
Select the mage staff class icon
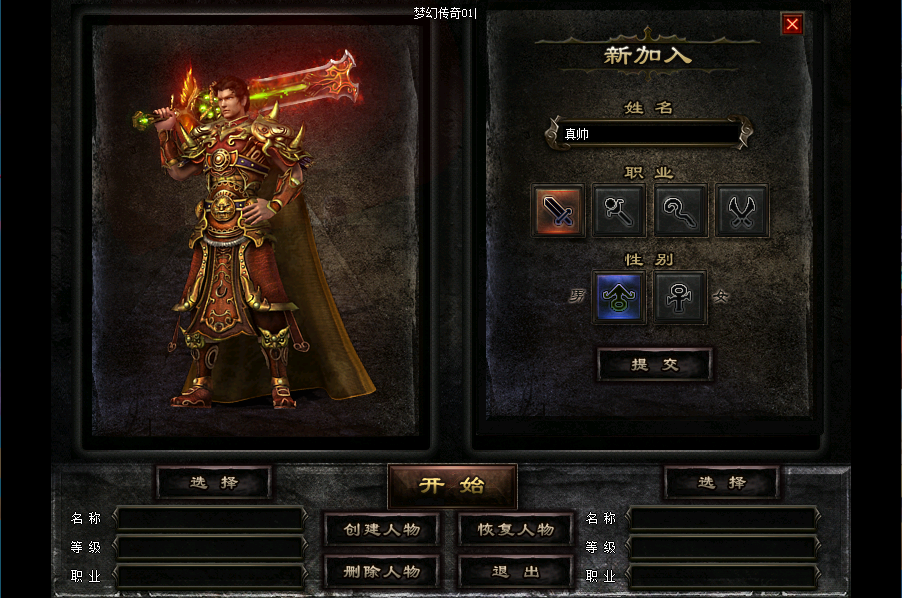(x=619, y=210)
